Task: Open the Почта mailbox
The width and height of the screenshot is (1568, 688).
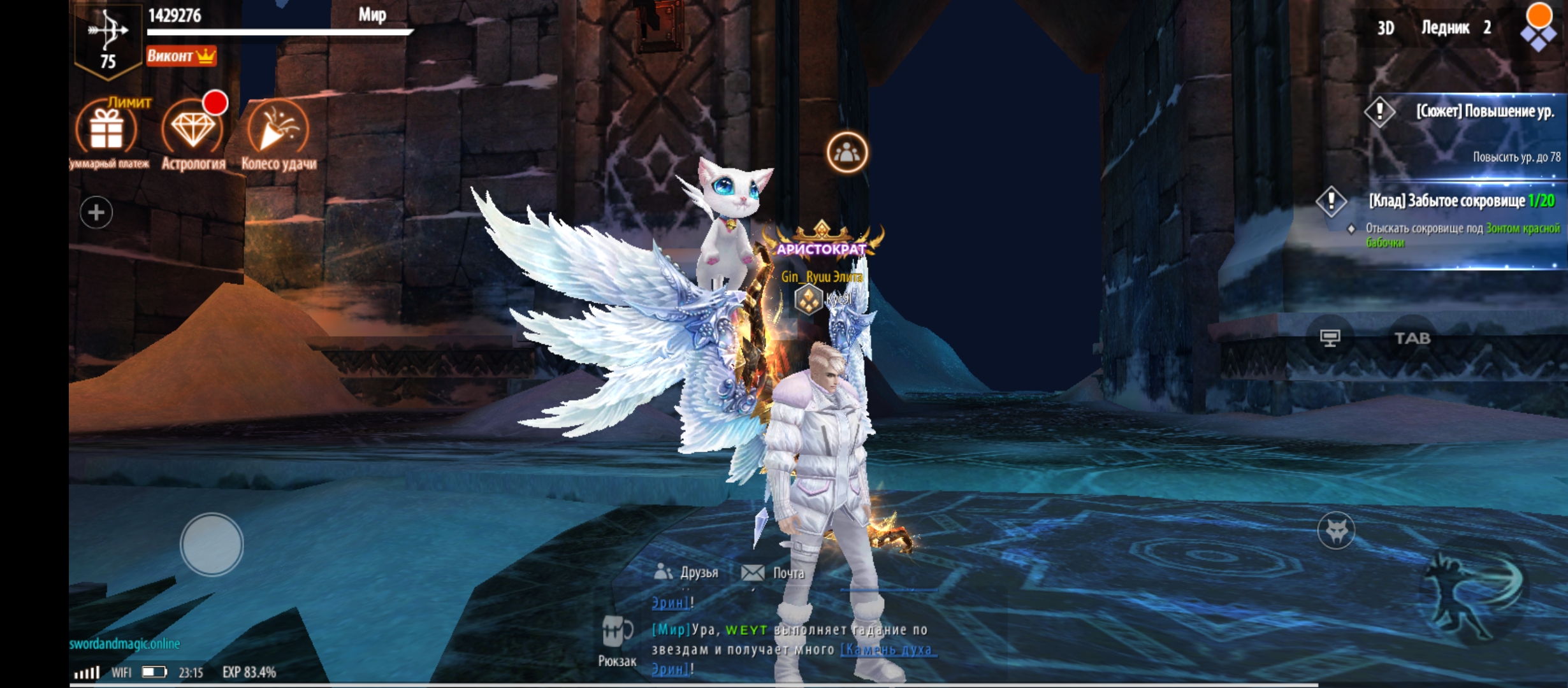Action: click(773, 573)
